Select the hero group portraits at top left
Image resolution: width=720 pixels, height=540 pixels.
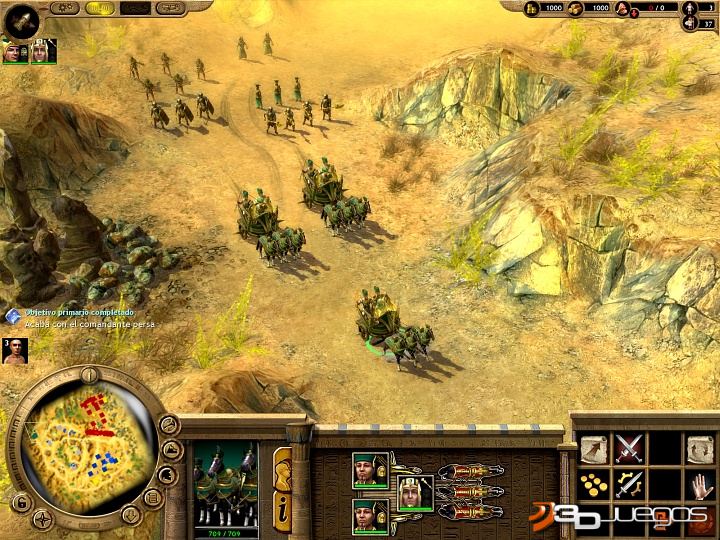click(x=29, y=50)
